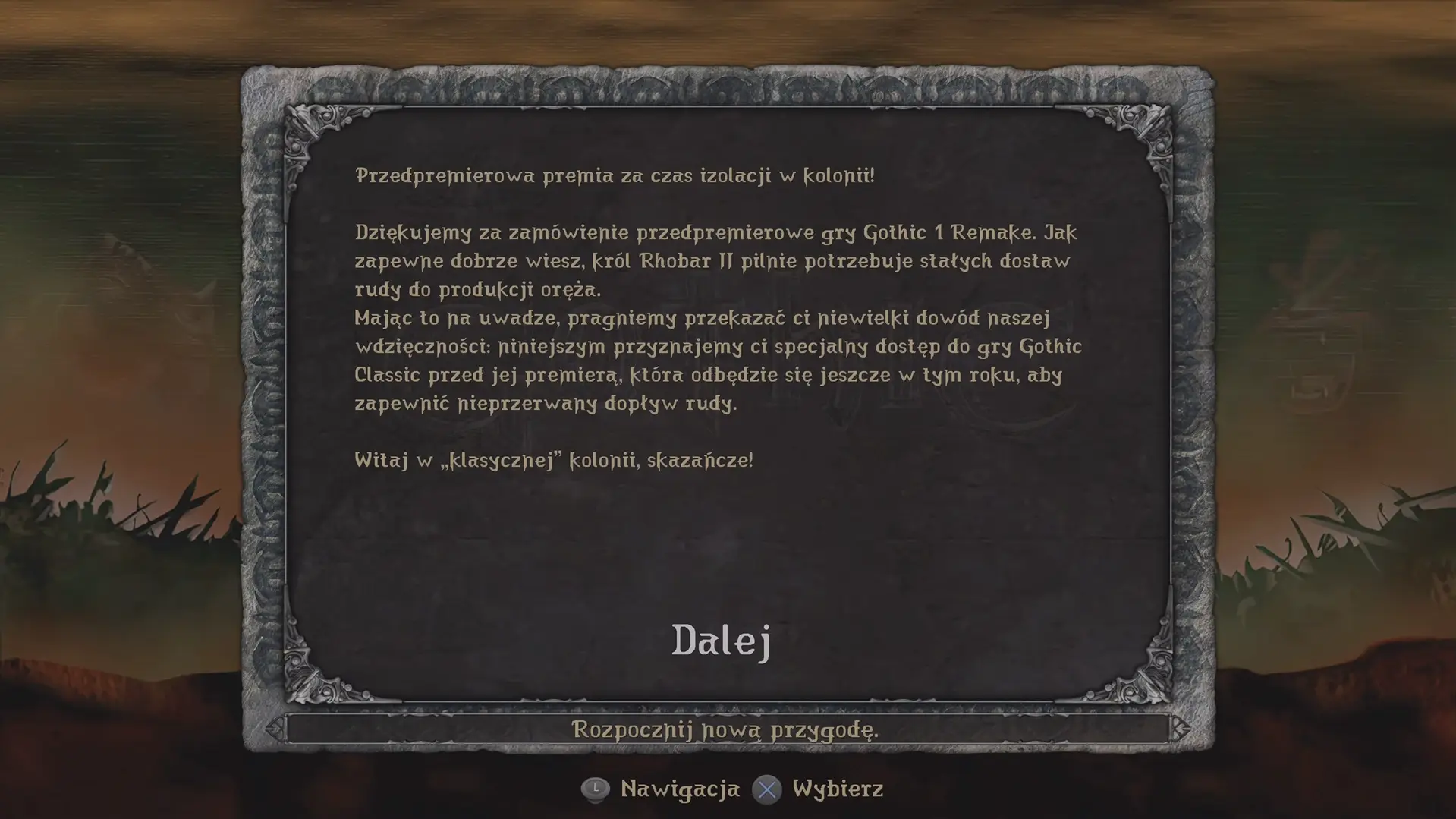Click the L-stick Nawigacja controller icon
This screenshot has width=1456, height=819.
[x=596, y=789]
